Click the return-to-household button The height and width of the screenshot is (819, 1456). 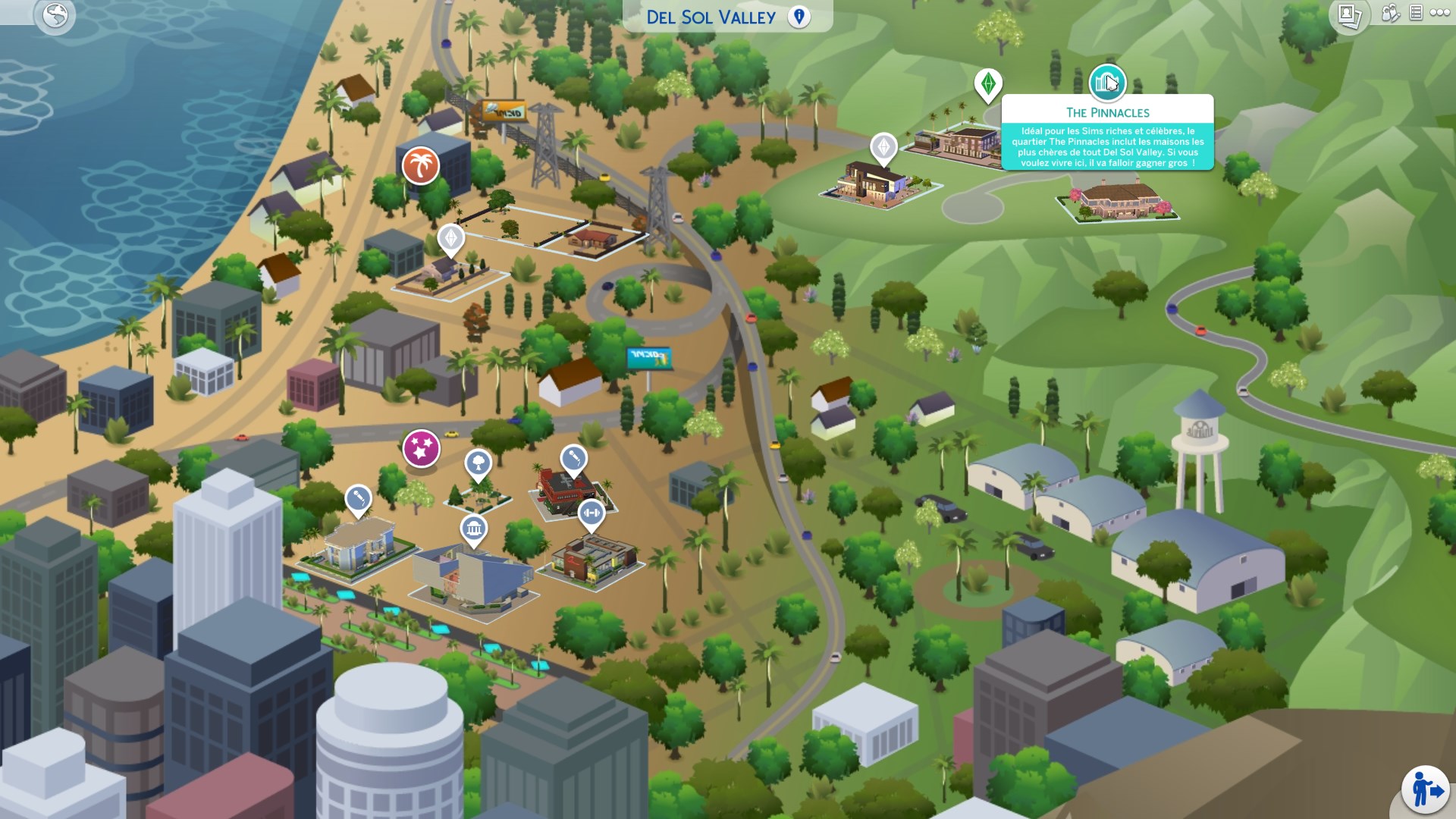click(1425, 789)
